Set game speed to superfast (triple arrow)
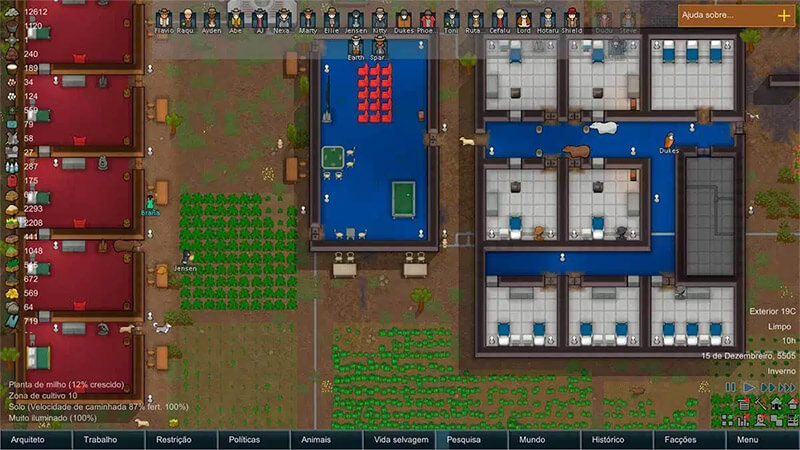Screen dimensions: 800x450 (x=786, y=387)
